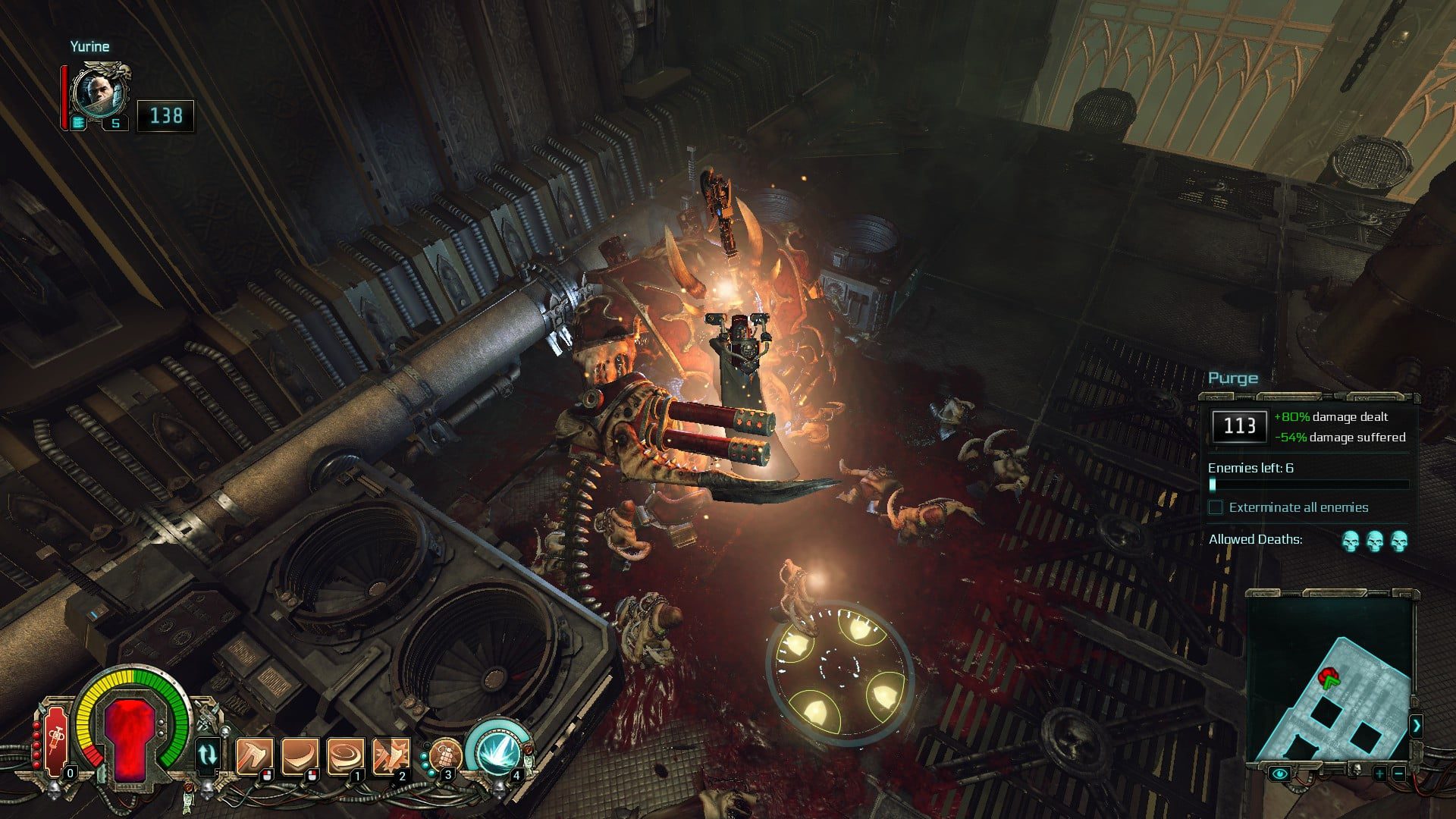Screen dimensions: 1456x819
Task: Select the Purge mission objective title
Action: pyautogui.click(x=1232, y=378)
